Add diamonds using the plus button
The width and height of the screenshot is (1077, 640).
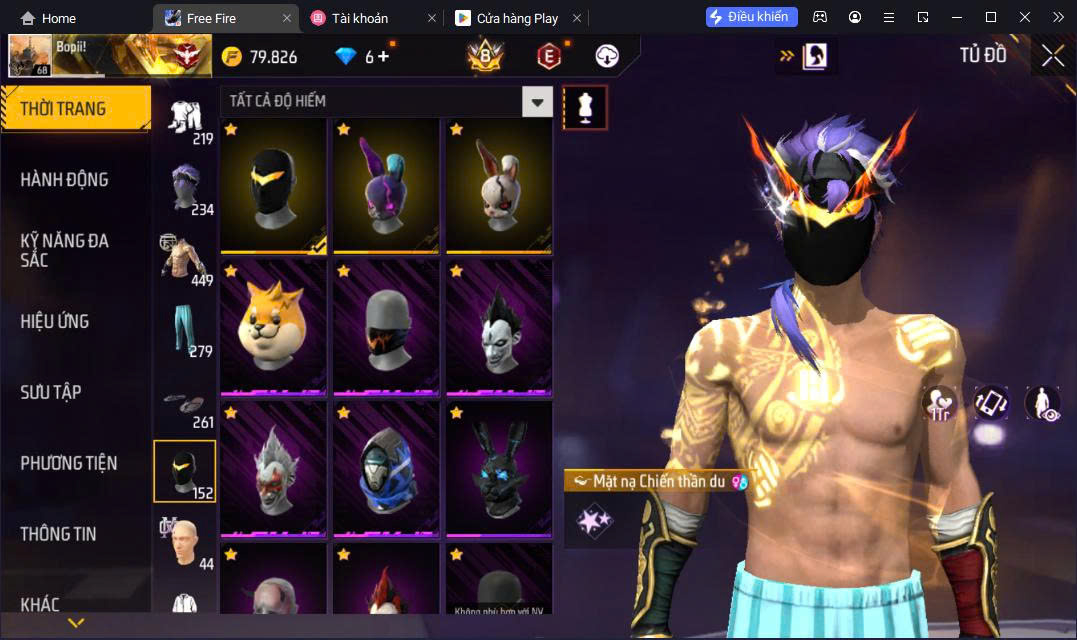(x=383, y=57)
